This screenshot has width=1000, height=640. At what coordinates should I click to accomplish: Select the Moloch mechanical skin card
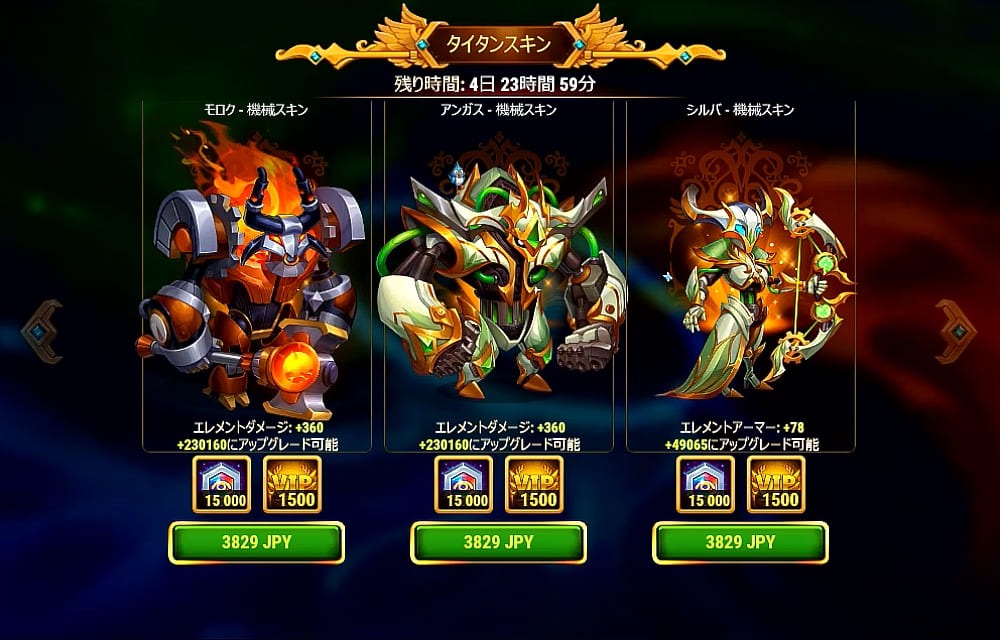coord(256,280)
